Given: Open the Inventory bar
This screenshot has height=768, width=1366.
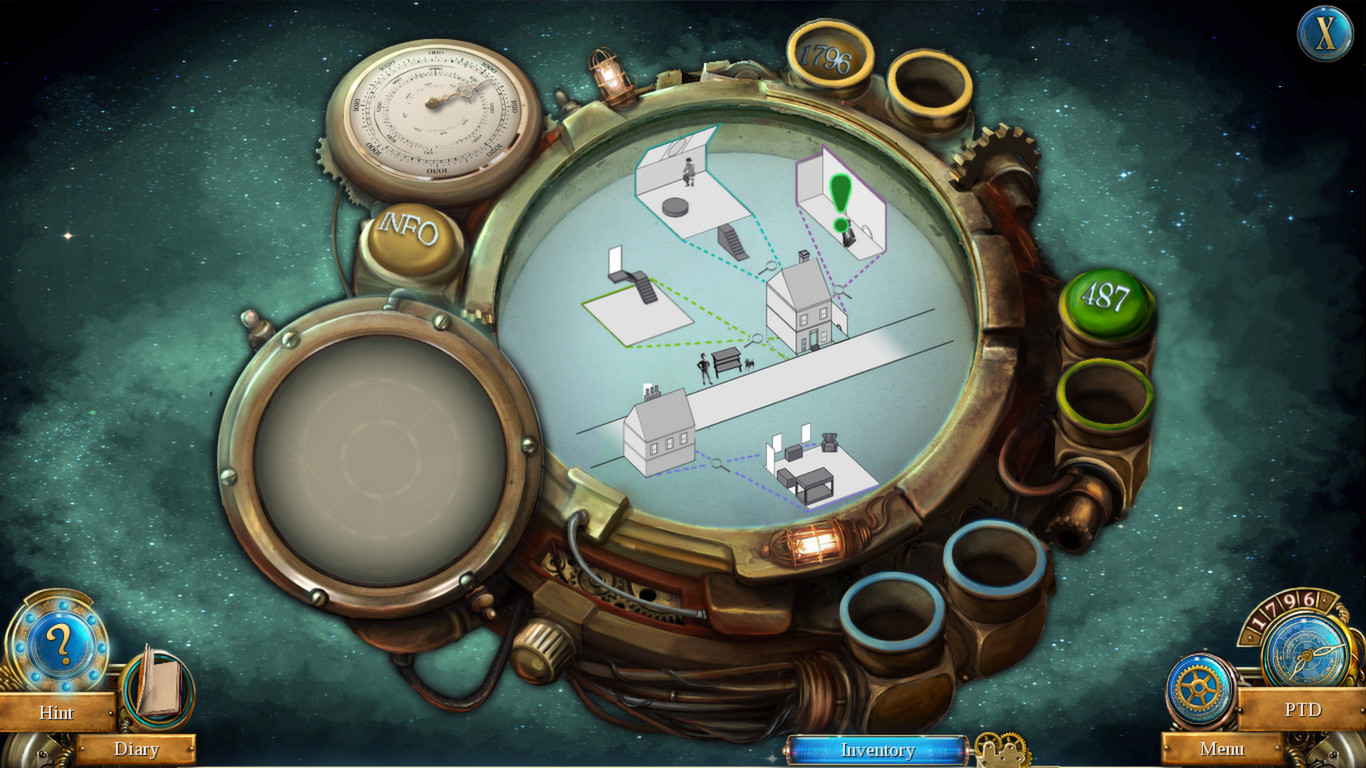Looking at the screenshot, I should (x=878, y=750).
